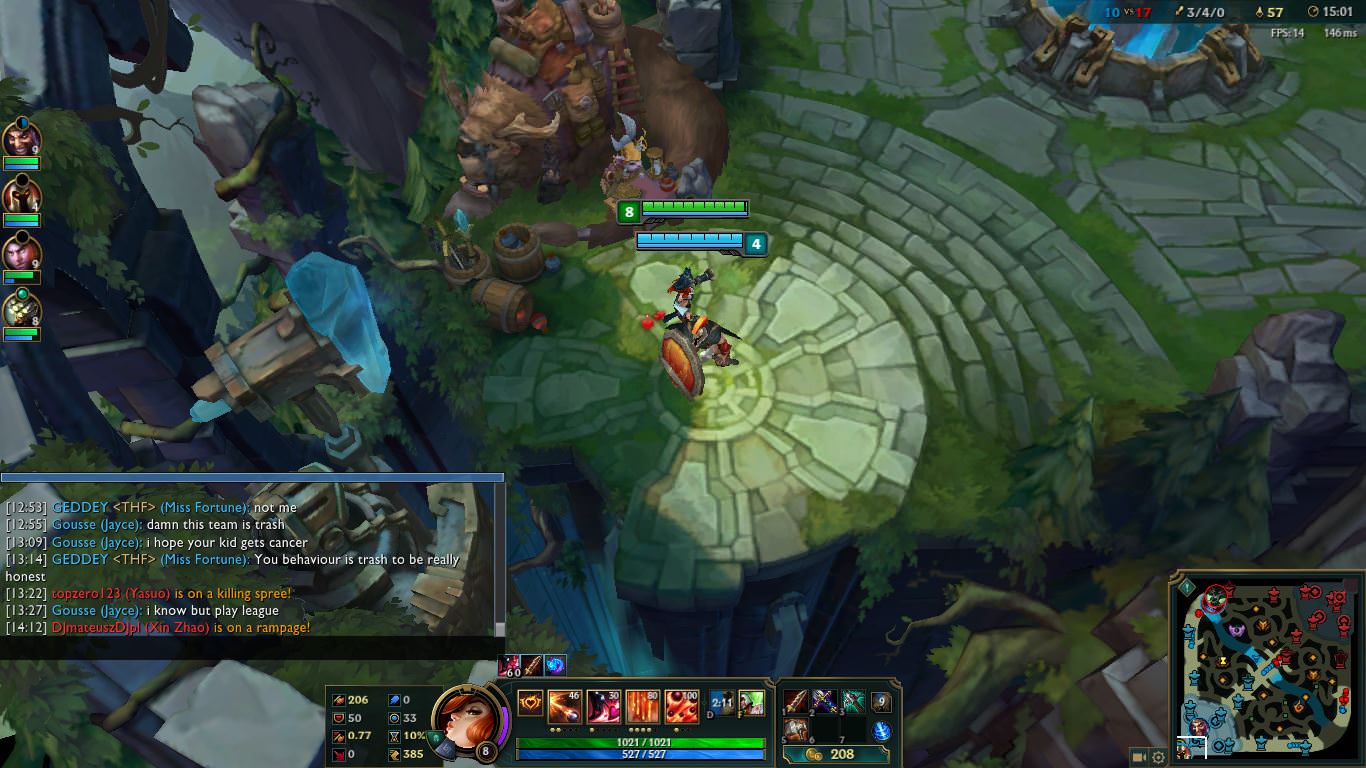This screenshot has height=768, width=1366.
Task: Activate the Bullet Time ultimate icon
Action: click(x=681, y=703)
